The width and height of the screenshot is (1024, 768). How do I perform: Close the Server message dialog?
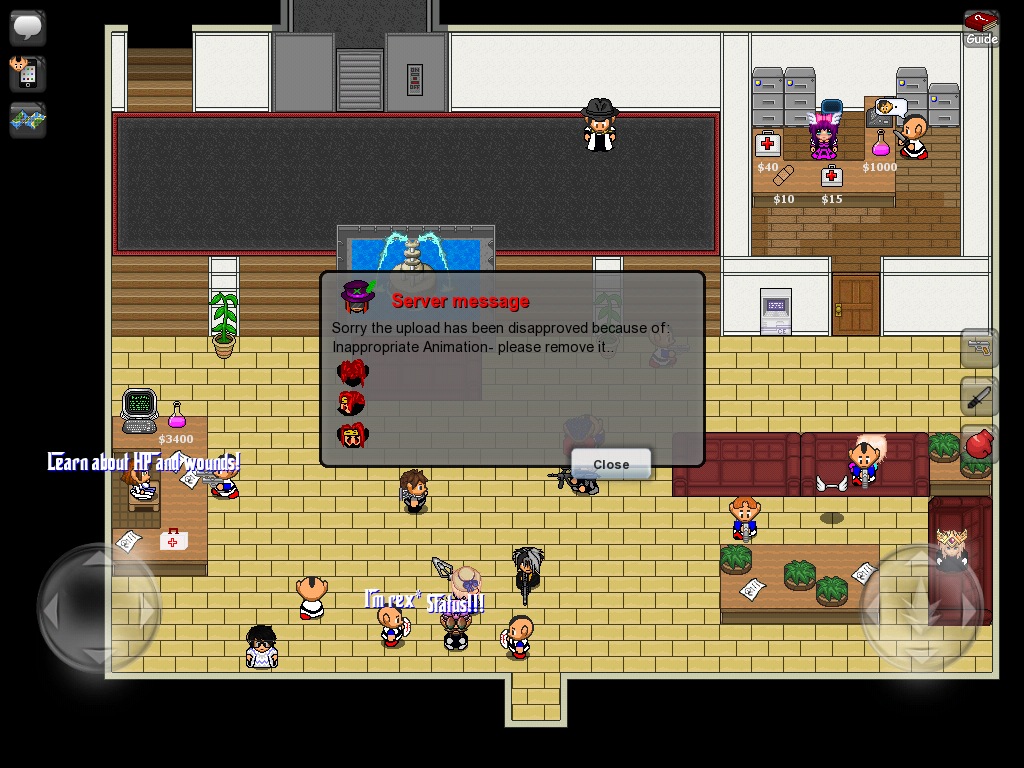[x=610, y=464]
